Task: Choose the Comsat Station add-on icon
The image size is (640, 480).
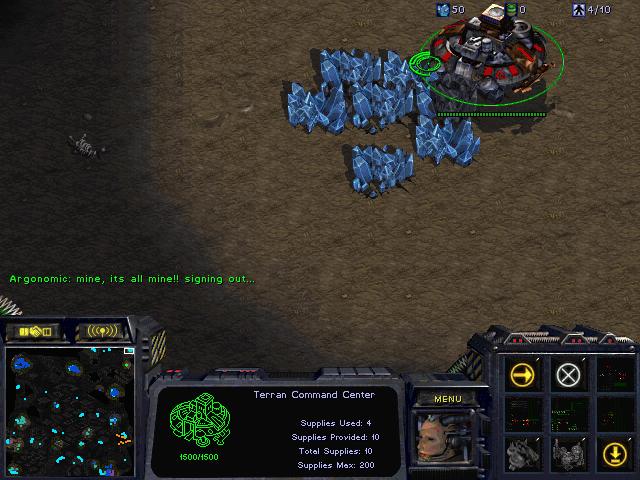Action: pyautogui.click(x=523, y=451)
